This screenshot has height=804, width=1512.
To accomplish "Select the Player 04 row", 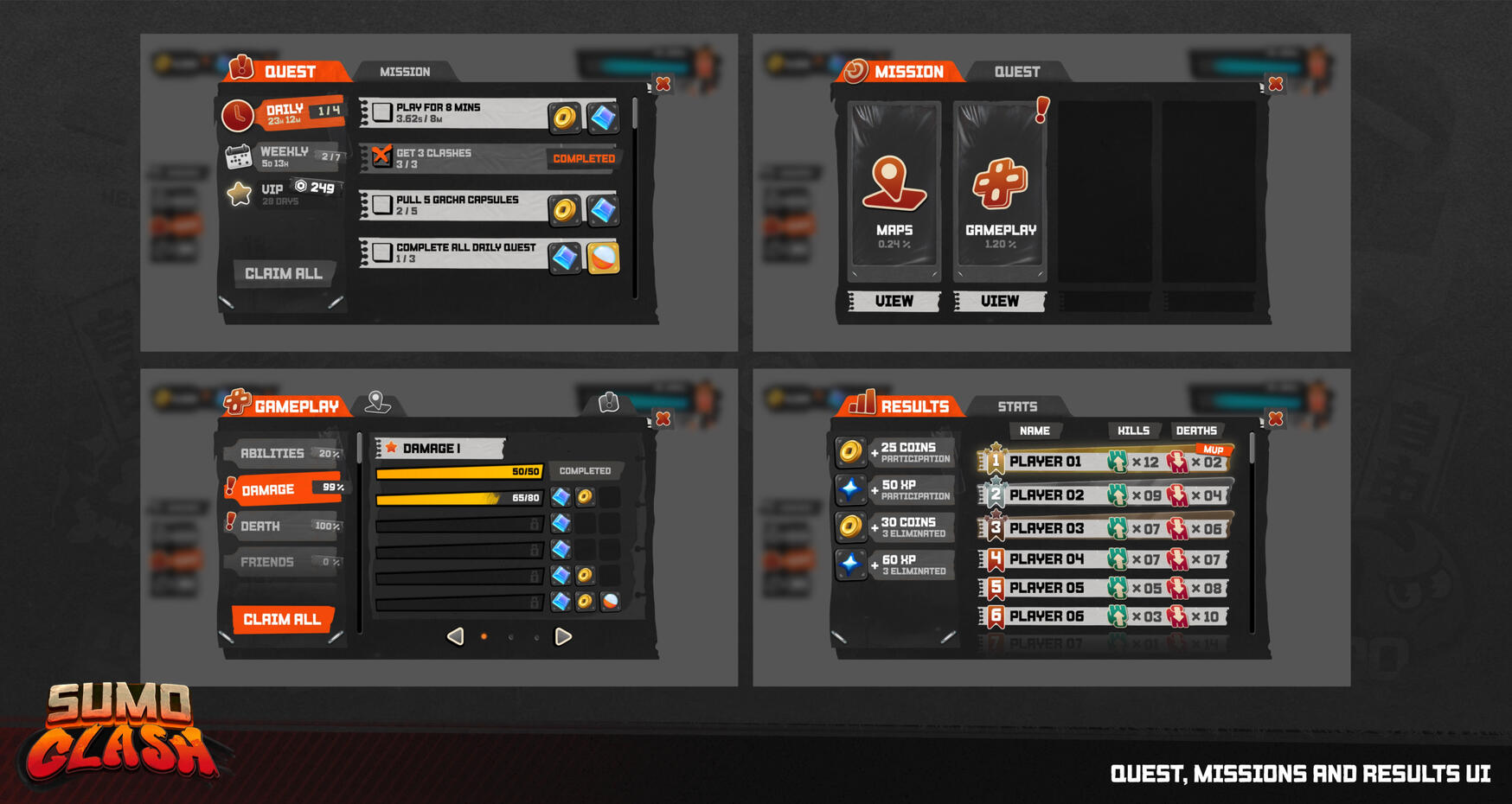I will (x=1105, y=559).
